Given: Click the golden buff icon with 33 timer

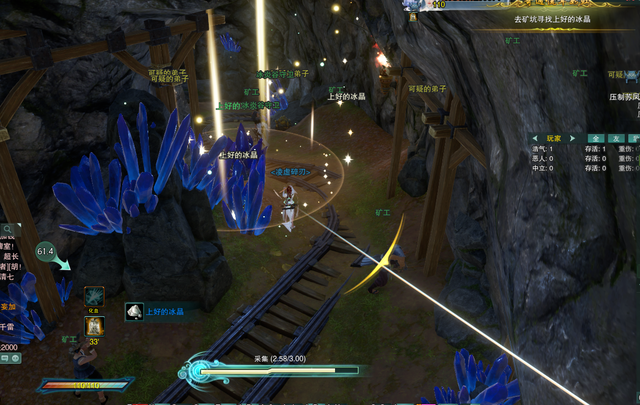Looking at the screenshot, I should click(94, 325).
